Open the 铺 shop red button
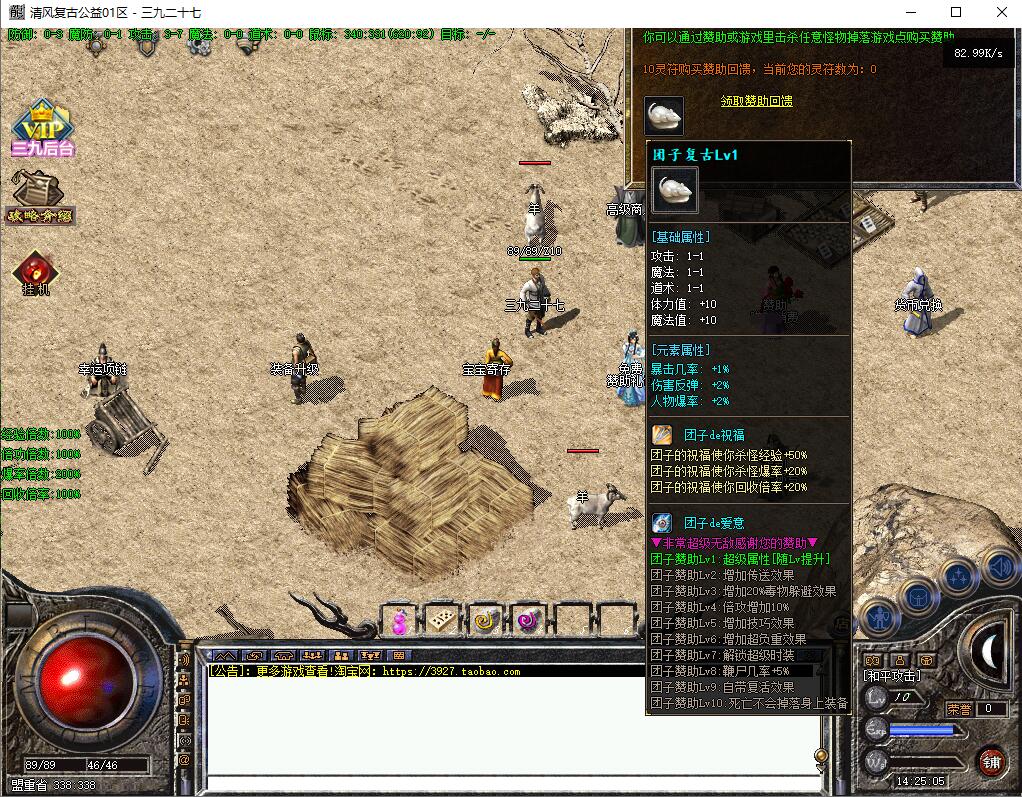 [x=991, y=761]
